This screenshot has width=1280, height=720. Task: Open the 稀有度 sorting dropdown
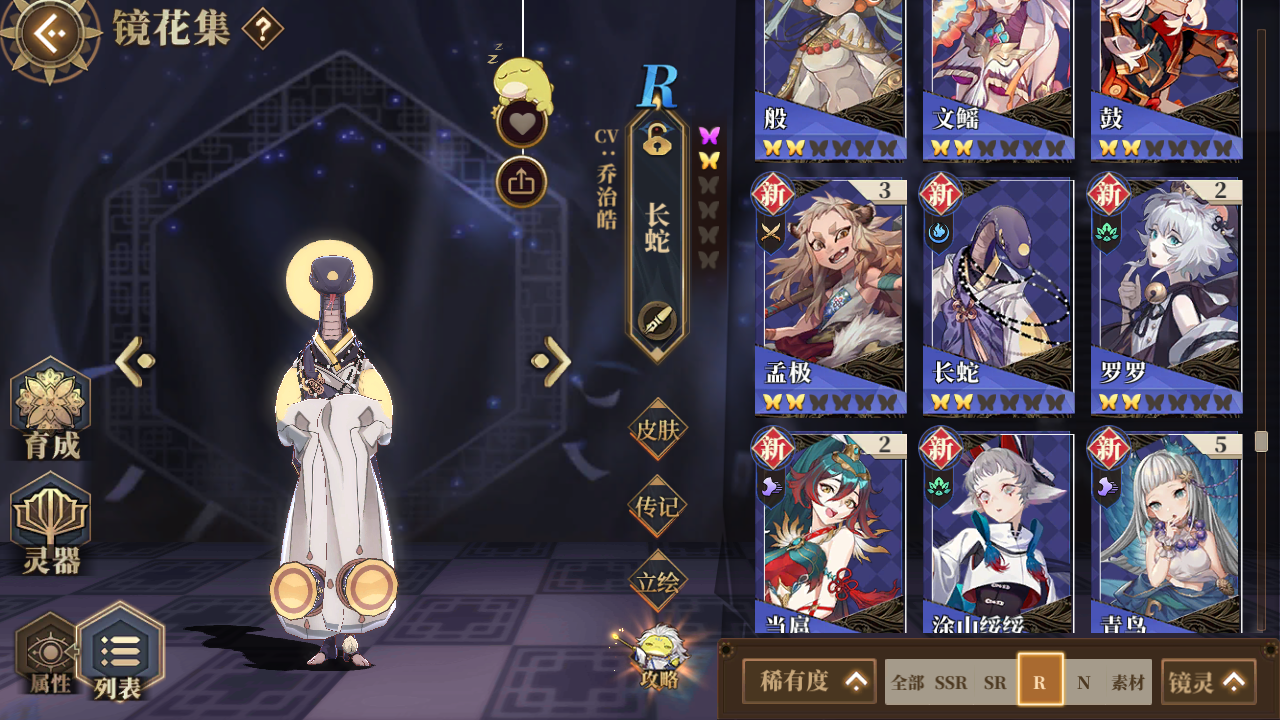pos(809,682)
